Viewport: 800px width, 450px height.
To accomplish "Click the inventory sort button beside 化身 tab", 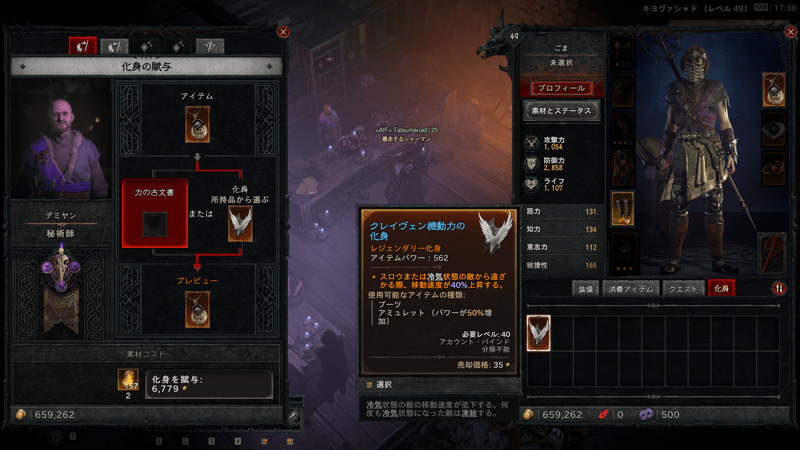I will 779,288.
